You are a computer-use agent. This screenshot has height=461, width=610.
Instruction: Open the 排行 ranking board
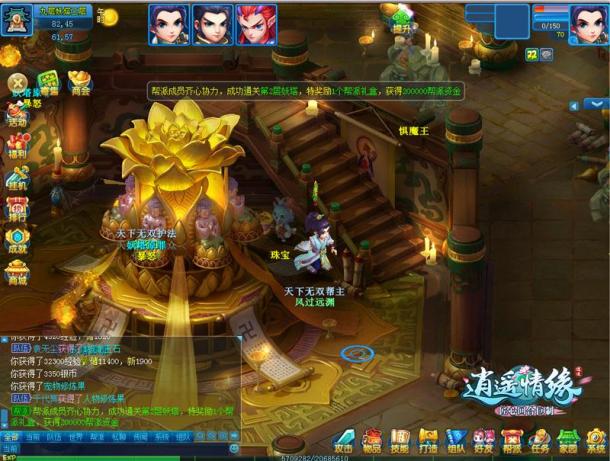(17, 208)
